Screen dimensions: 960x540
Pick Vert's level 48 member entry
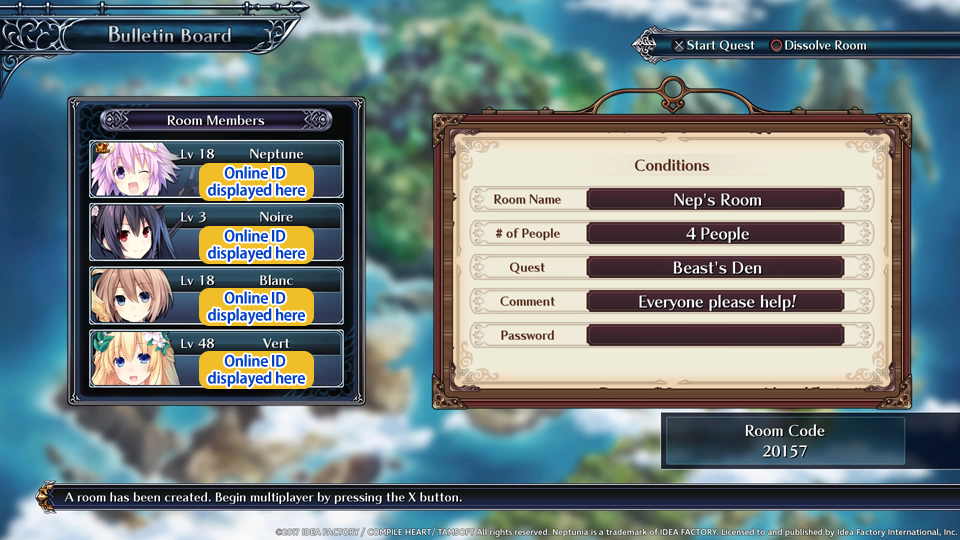216,358
